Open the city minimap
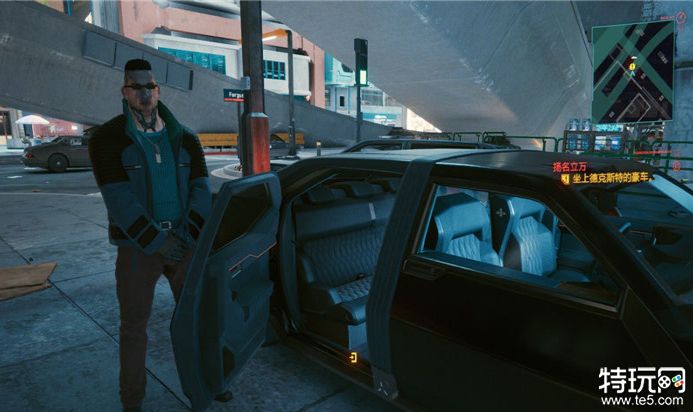Screen dimensions: 693x412 [632, 72]
